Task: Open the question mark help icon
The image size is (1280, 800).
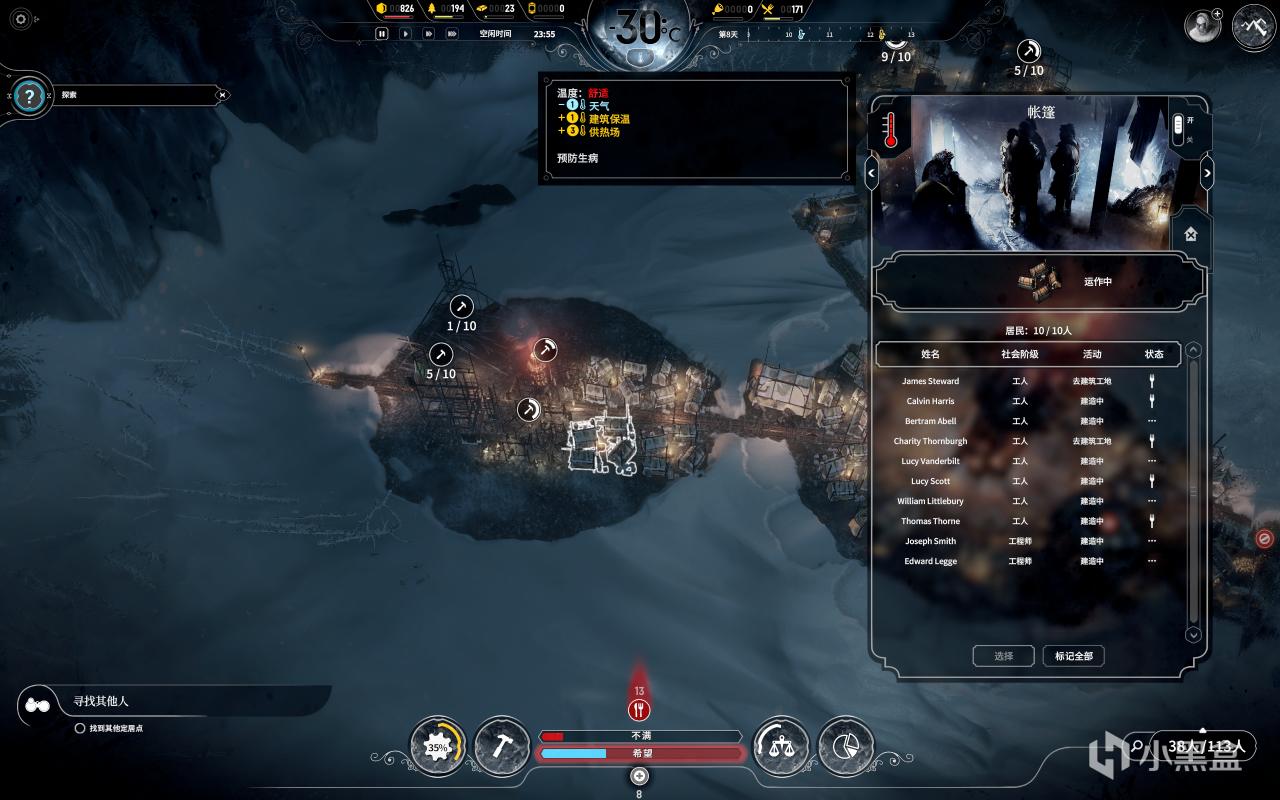Action: [x=30, y=96]
